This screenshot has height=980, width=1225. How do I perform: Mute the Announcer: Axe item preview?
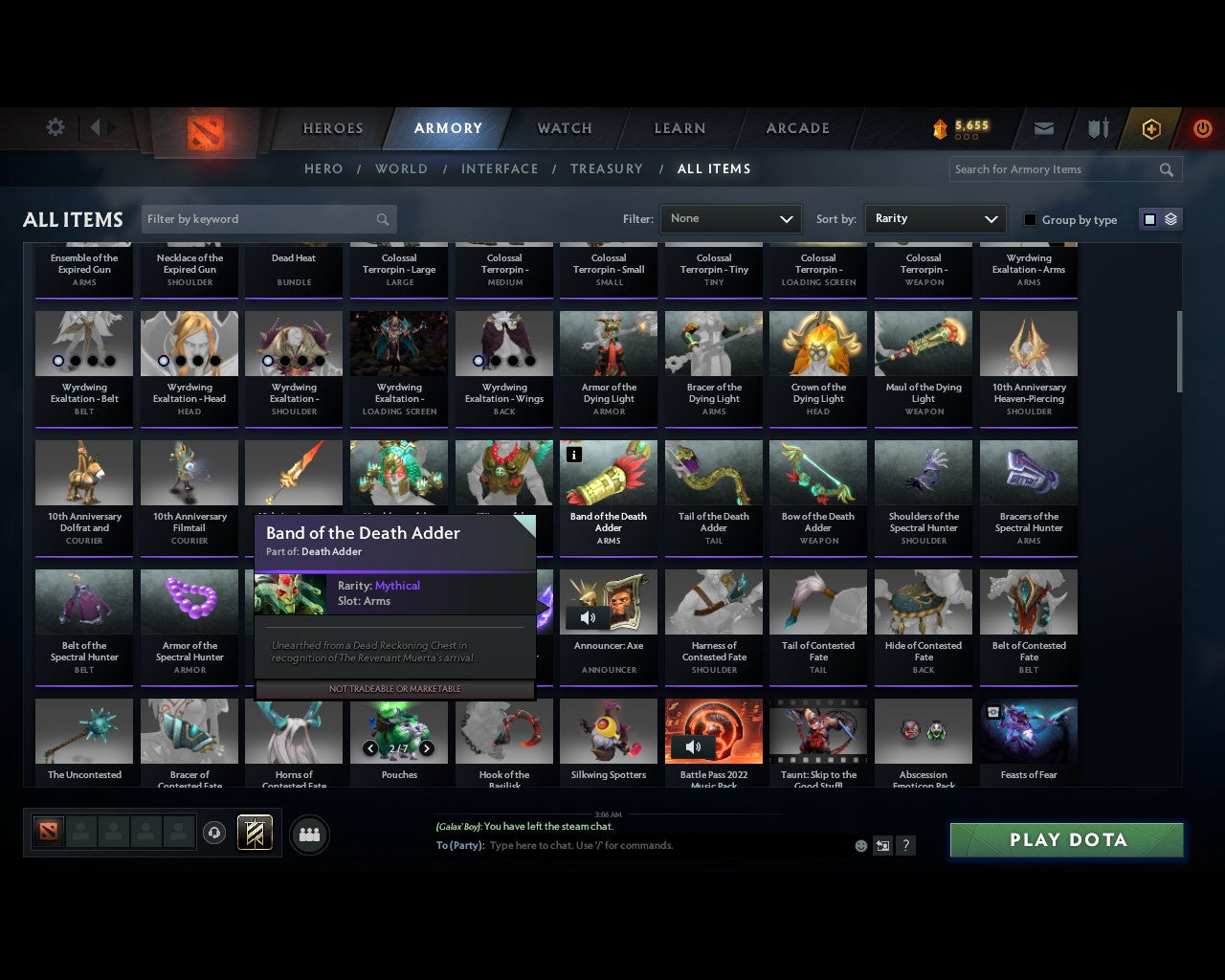click(x=588, y=617)
